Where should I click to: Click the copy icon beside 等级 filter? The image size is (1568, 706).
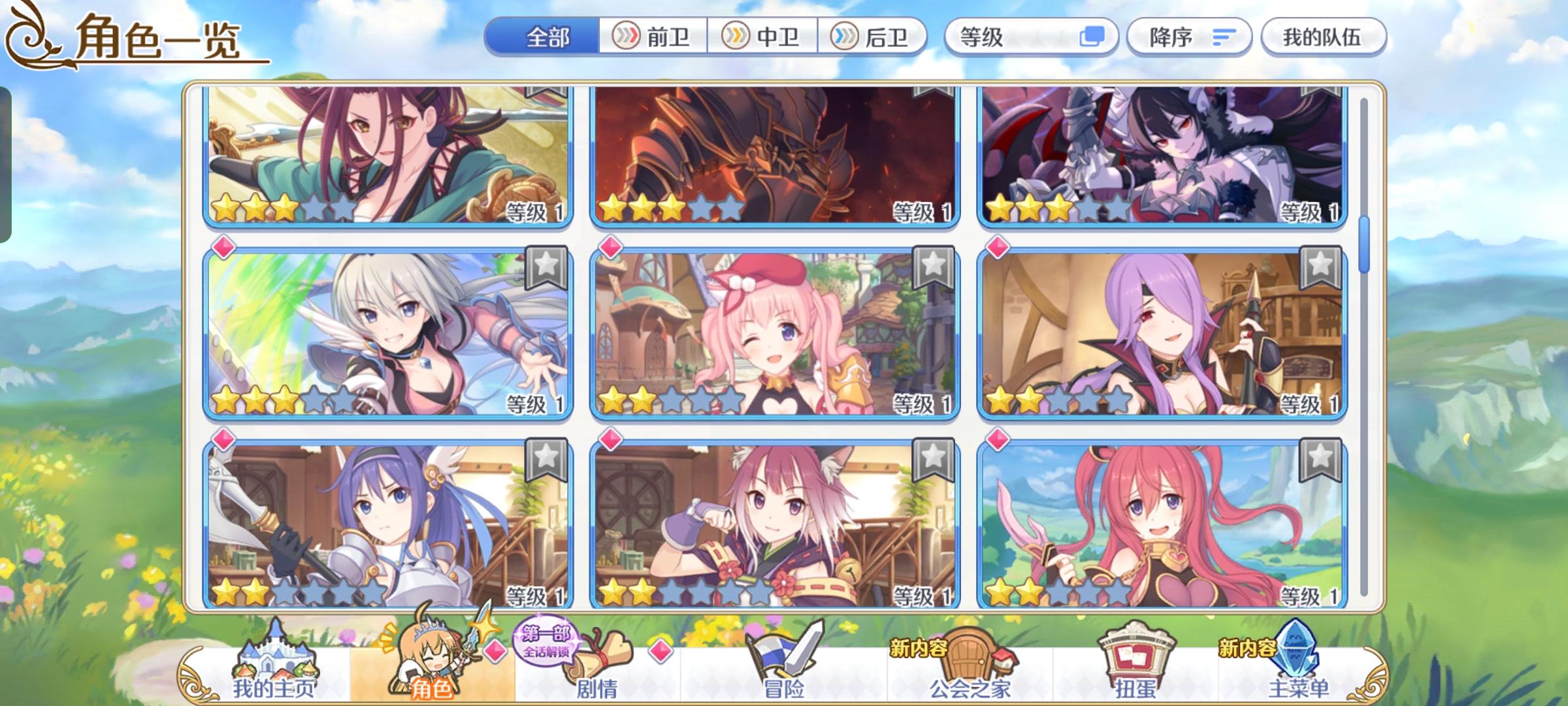(x=1096, y=37)
